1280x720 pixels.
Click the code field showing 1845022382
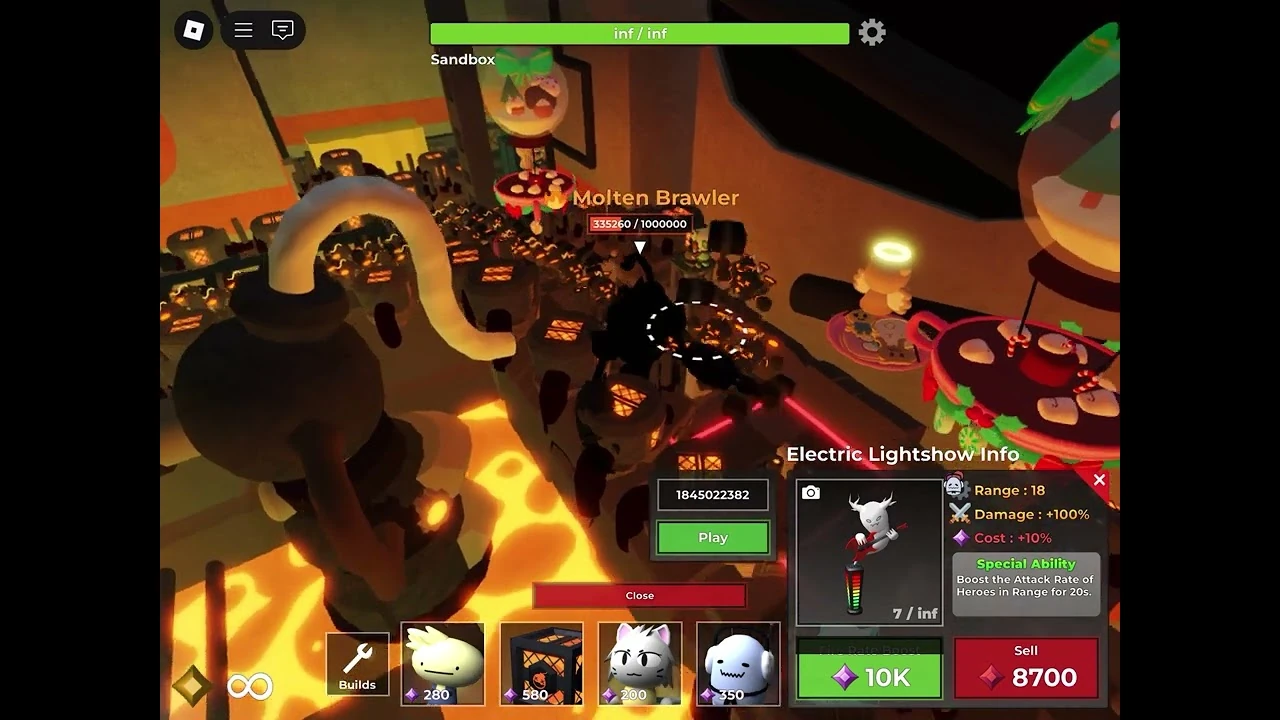[x=712, y=494]
